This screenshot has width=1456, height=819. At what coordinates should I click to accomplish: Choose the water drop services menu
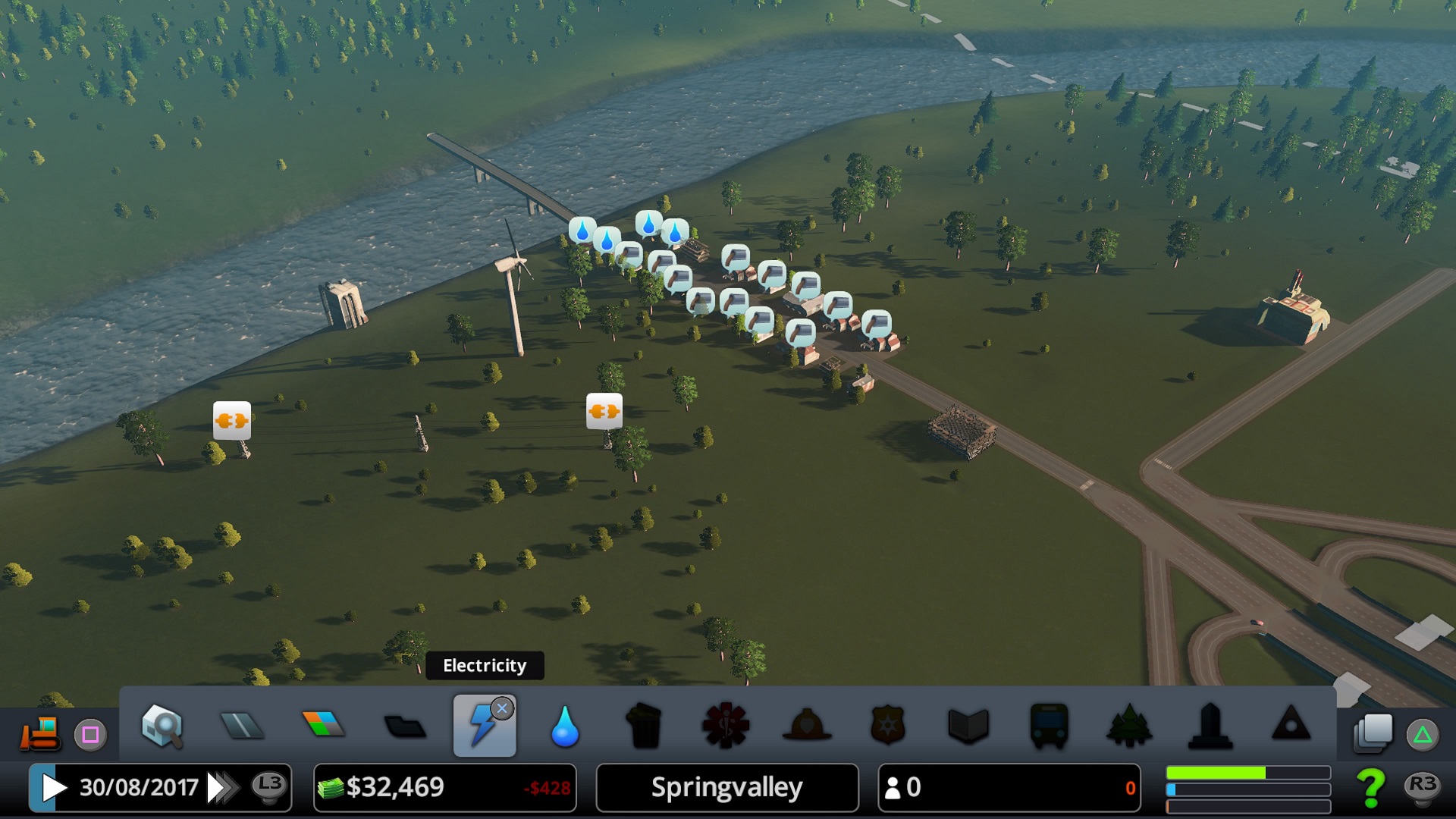click(x=565, y=726)
